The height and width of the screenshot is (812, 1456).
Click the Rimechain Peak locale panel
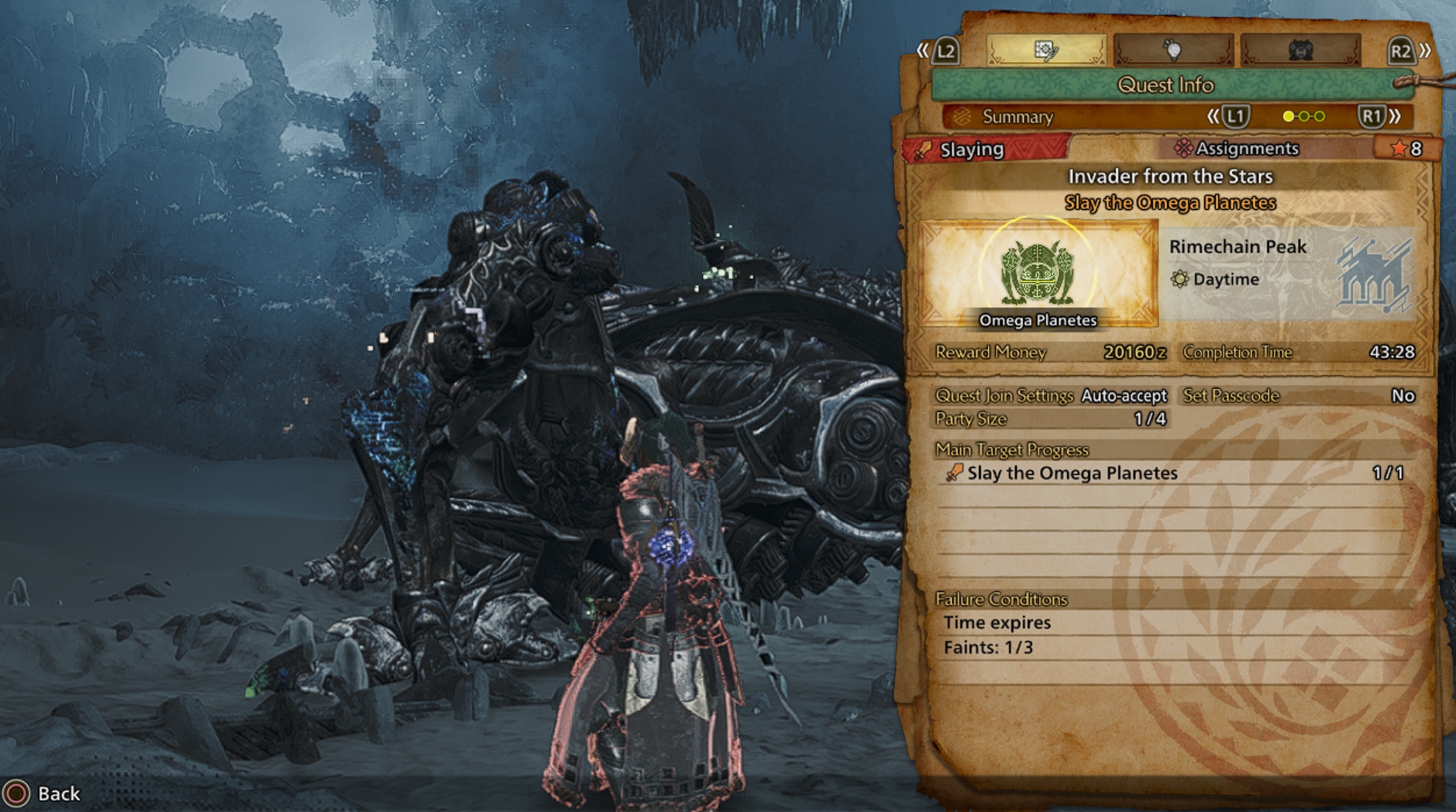(x=1290, y=274)
